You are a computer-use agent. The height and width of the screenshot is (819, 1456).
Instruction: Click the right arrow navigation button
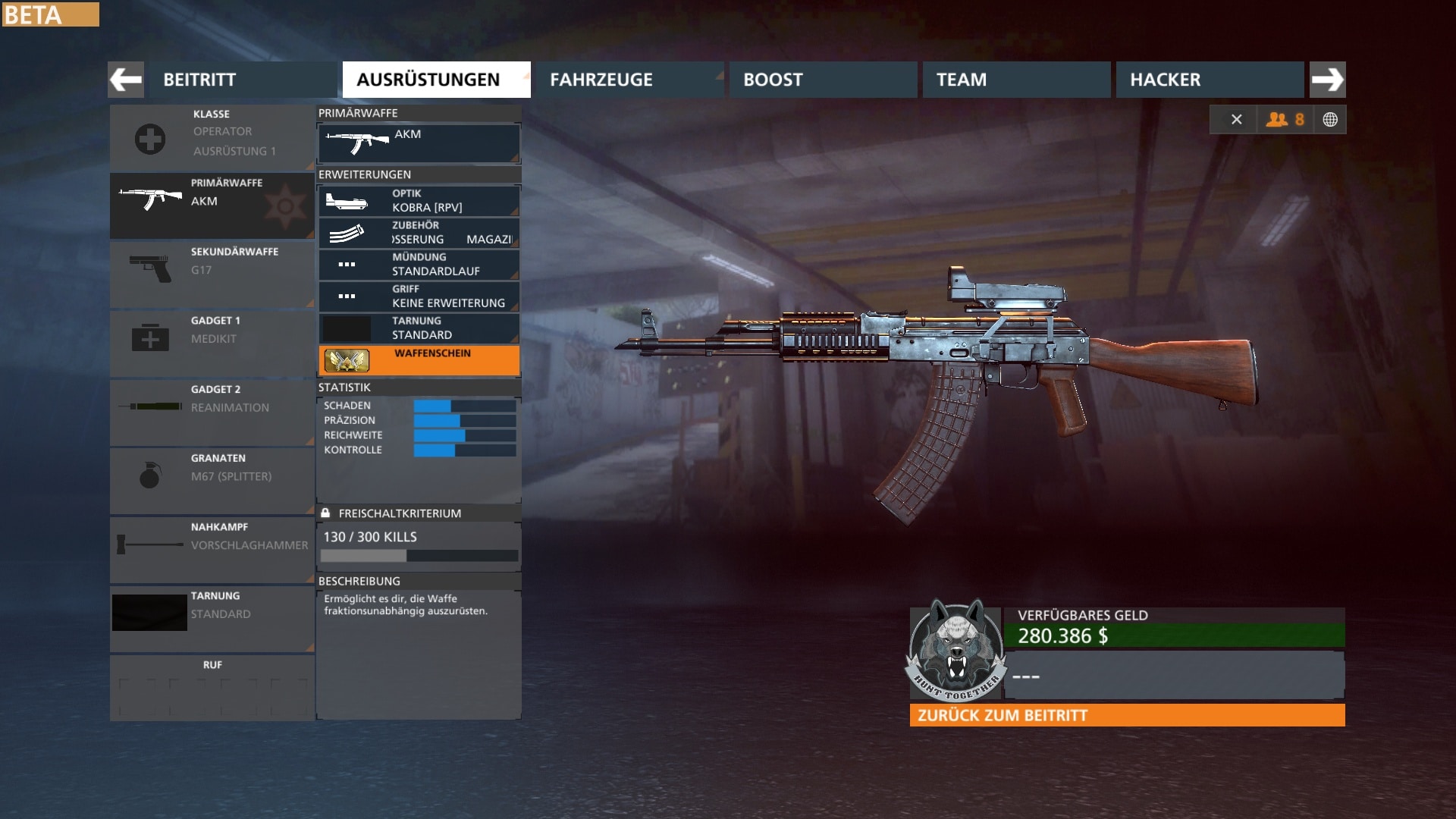[1327, 80]
